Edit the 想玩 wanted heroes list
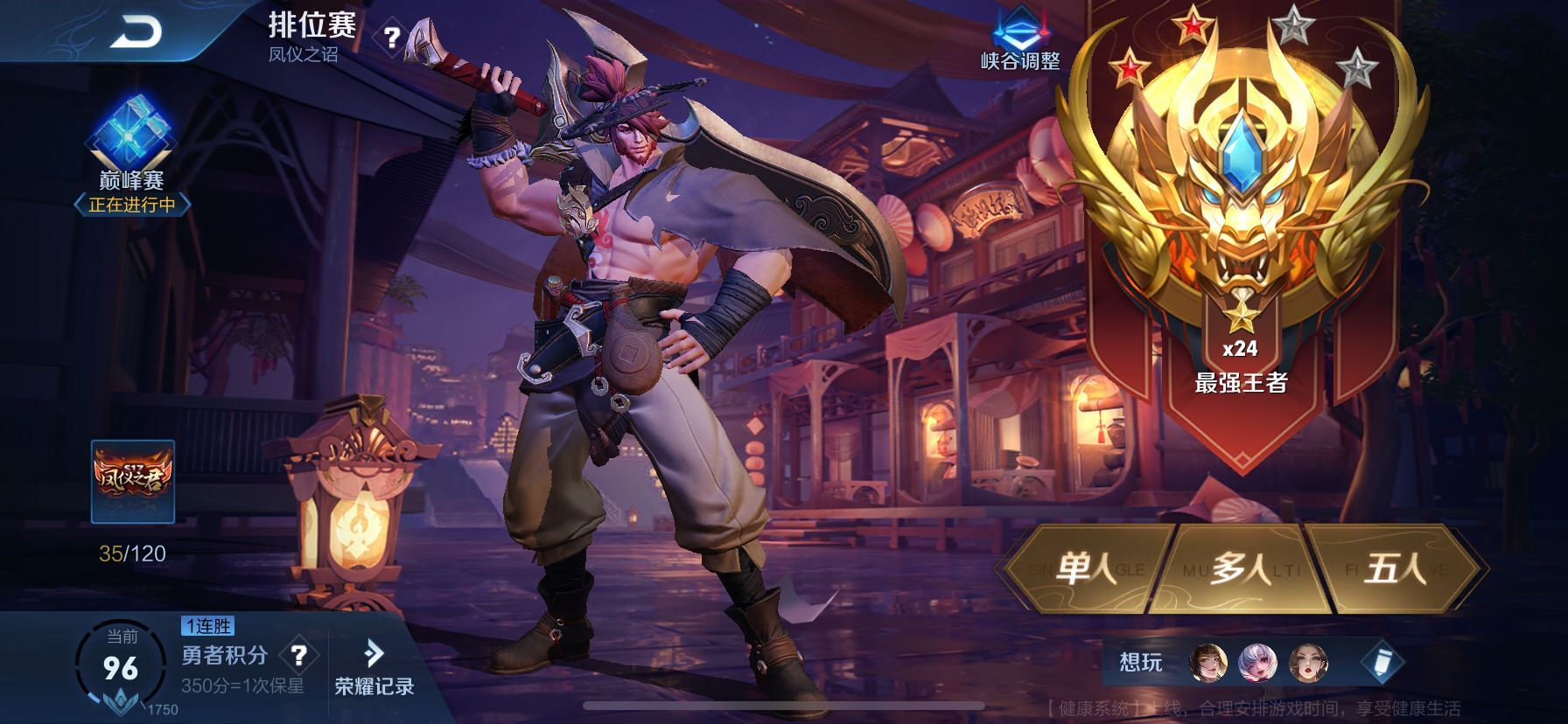Viewport: 1568px width, 724px height. 1382,663
